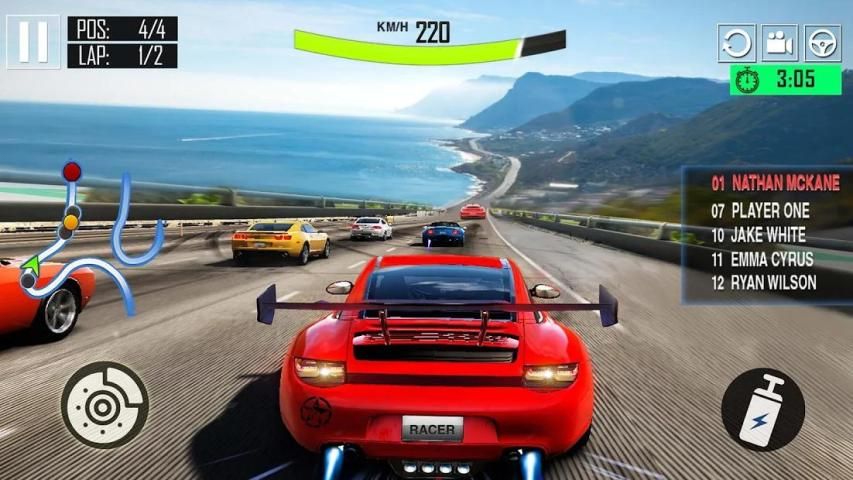
Task: Hit the brake disc button
Action: point(104,405)
